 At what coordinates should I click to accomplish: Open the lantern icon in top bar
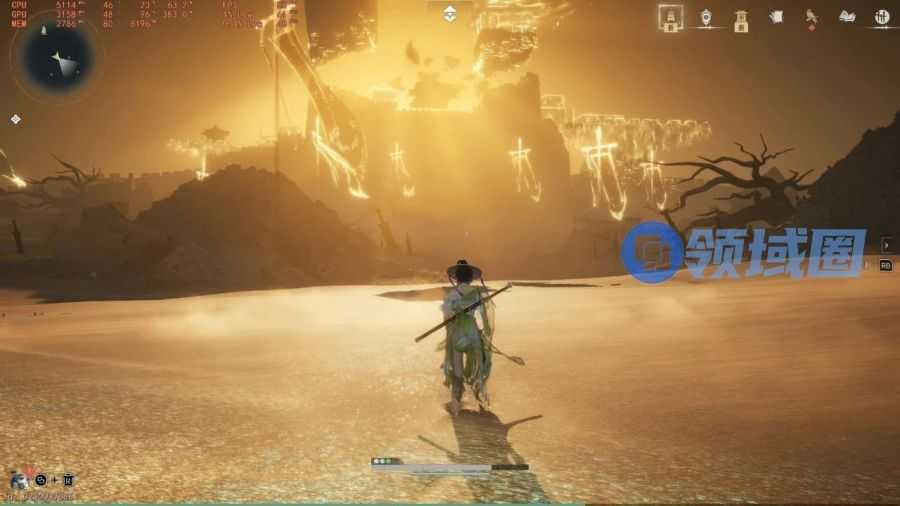point(706,17)
